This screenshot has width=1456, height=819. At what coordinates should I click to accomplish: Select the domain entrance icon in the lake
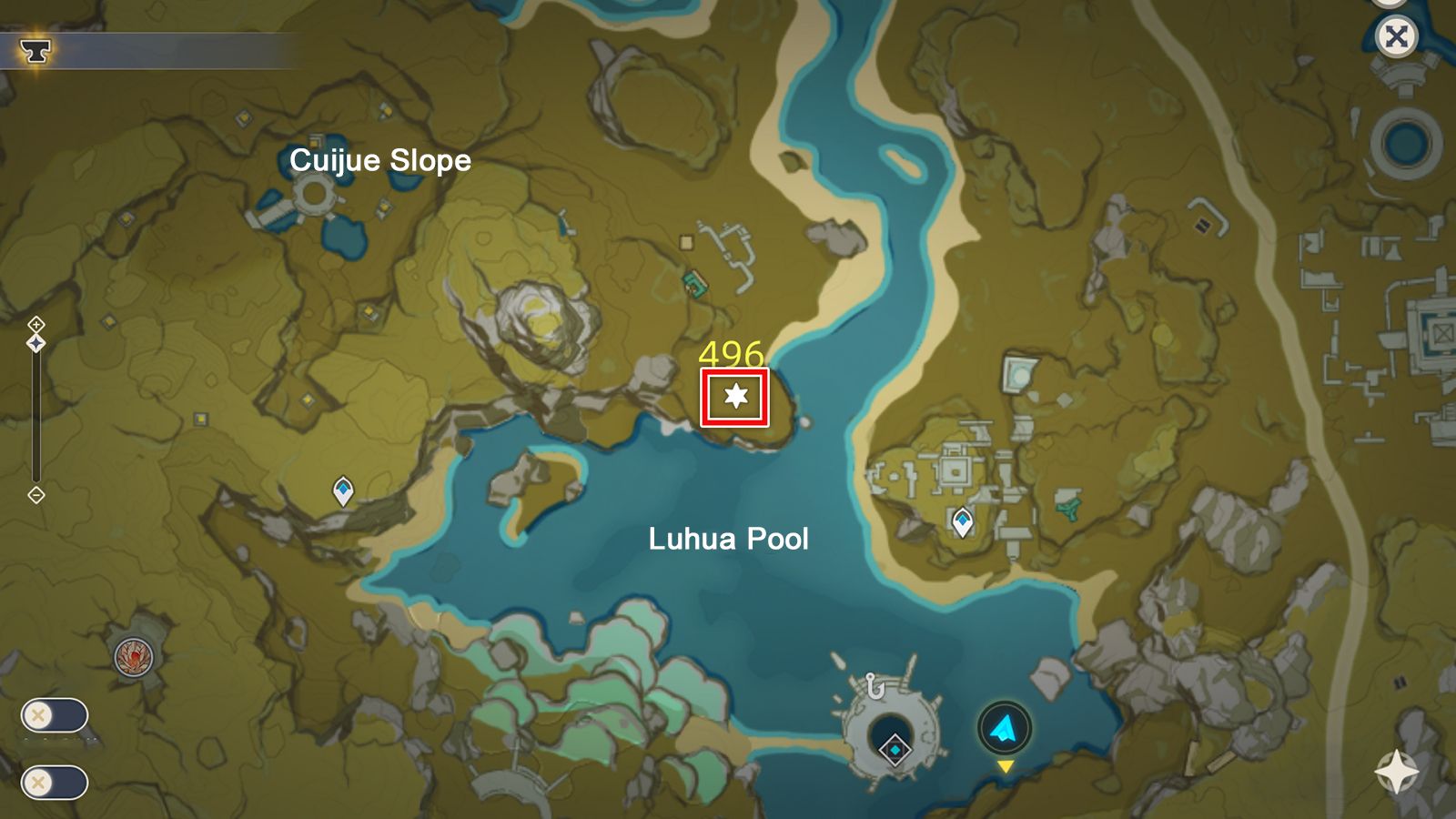pos(893,747)
